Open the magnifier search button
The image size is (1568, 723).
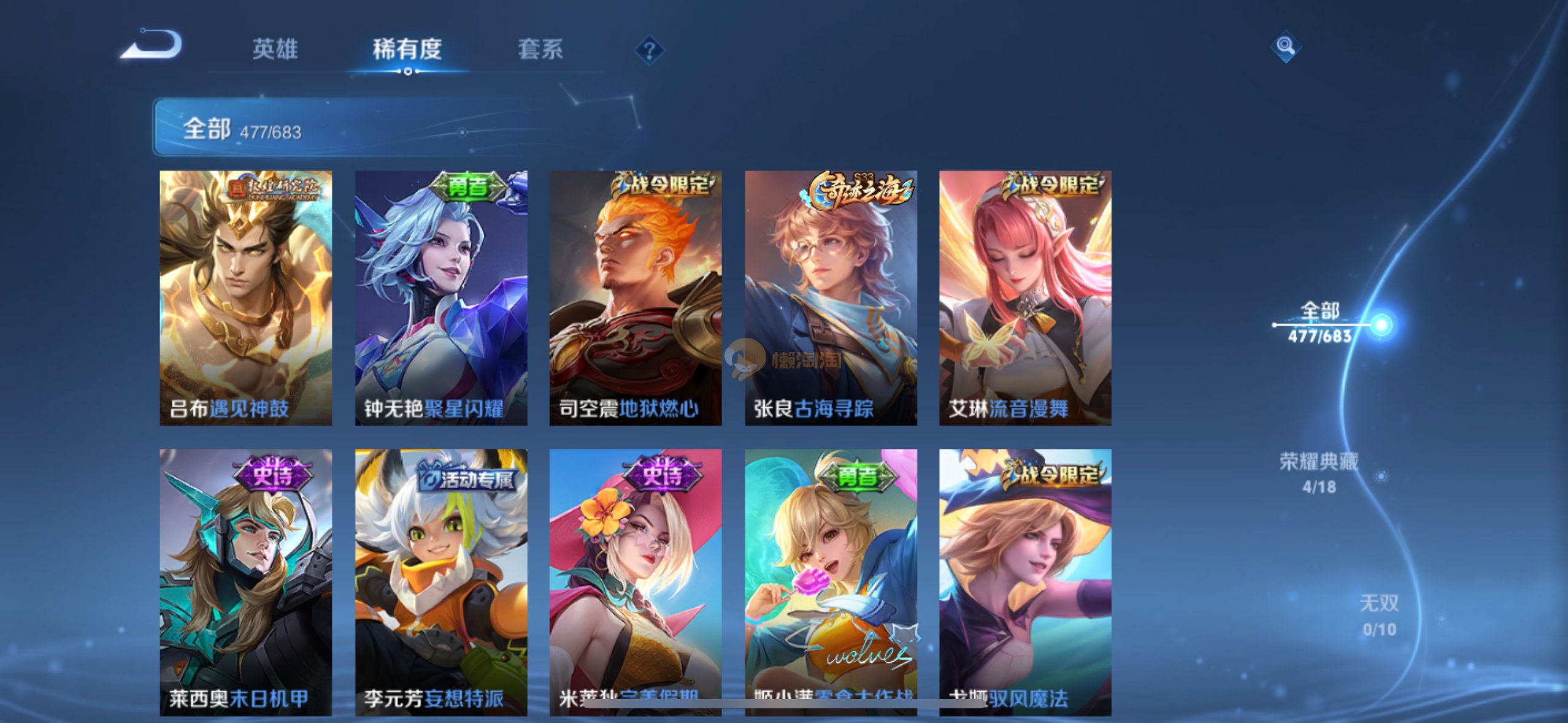tap(1285, 46)
